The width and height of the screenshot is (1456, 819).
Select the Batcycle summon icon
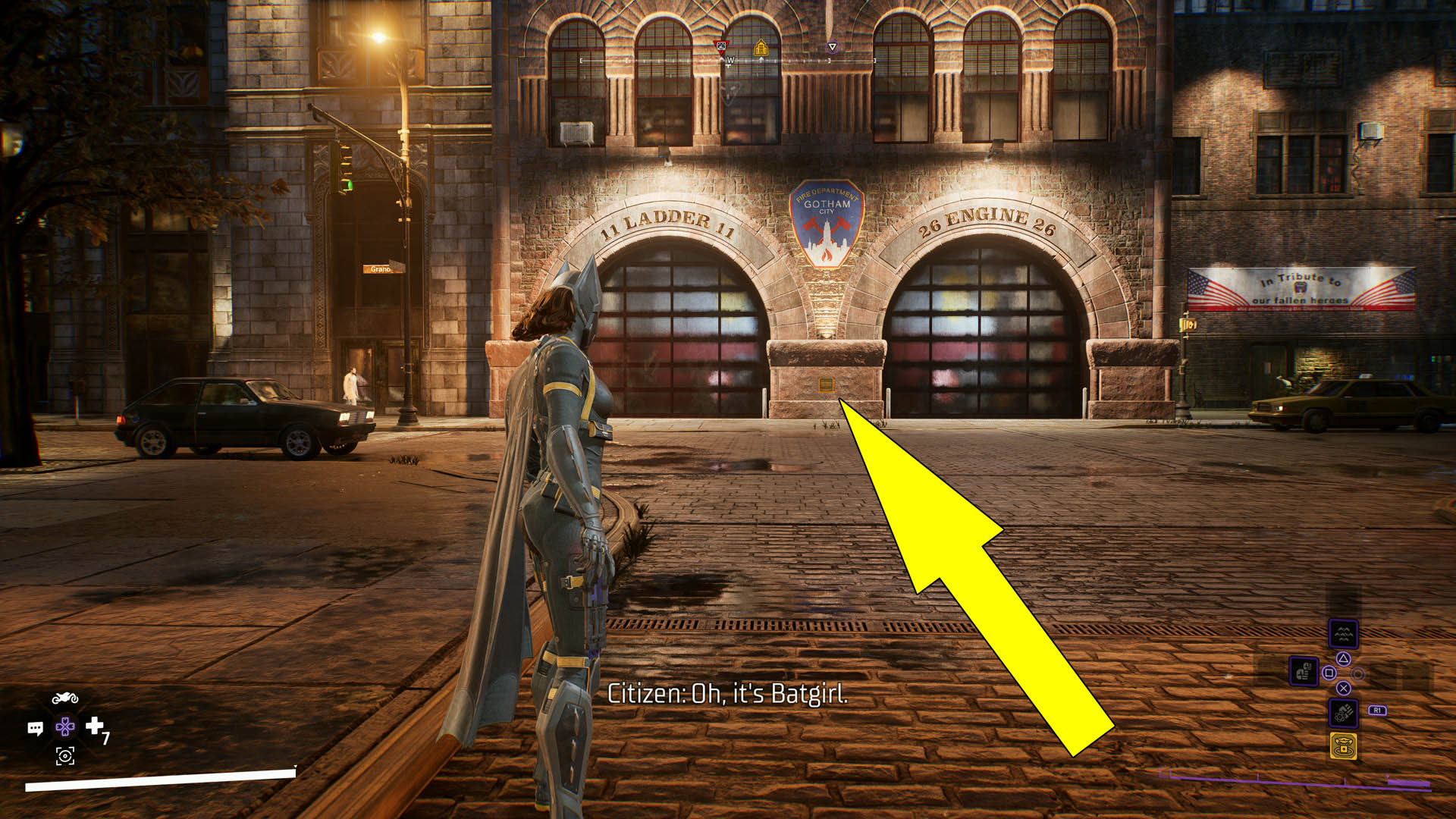point(65,698)
